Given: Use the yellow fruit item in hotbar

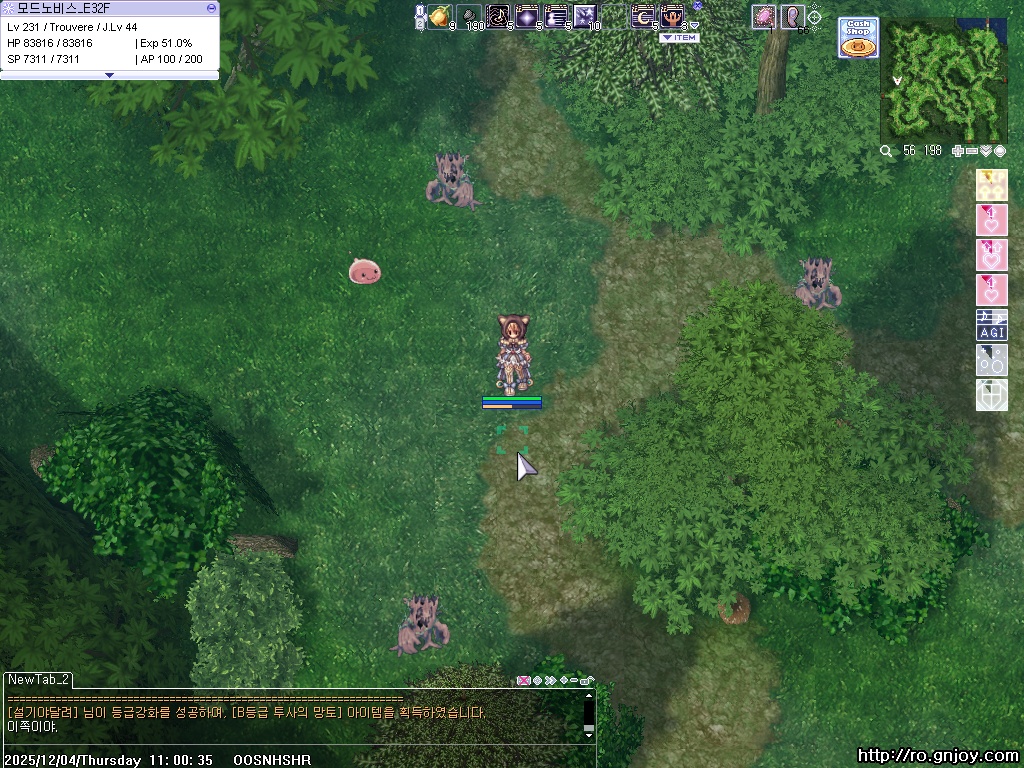Looking at the screenshot, I should pos(440,16).
